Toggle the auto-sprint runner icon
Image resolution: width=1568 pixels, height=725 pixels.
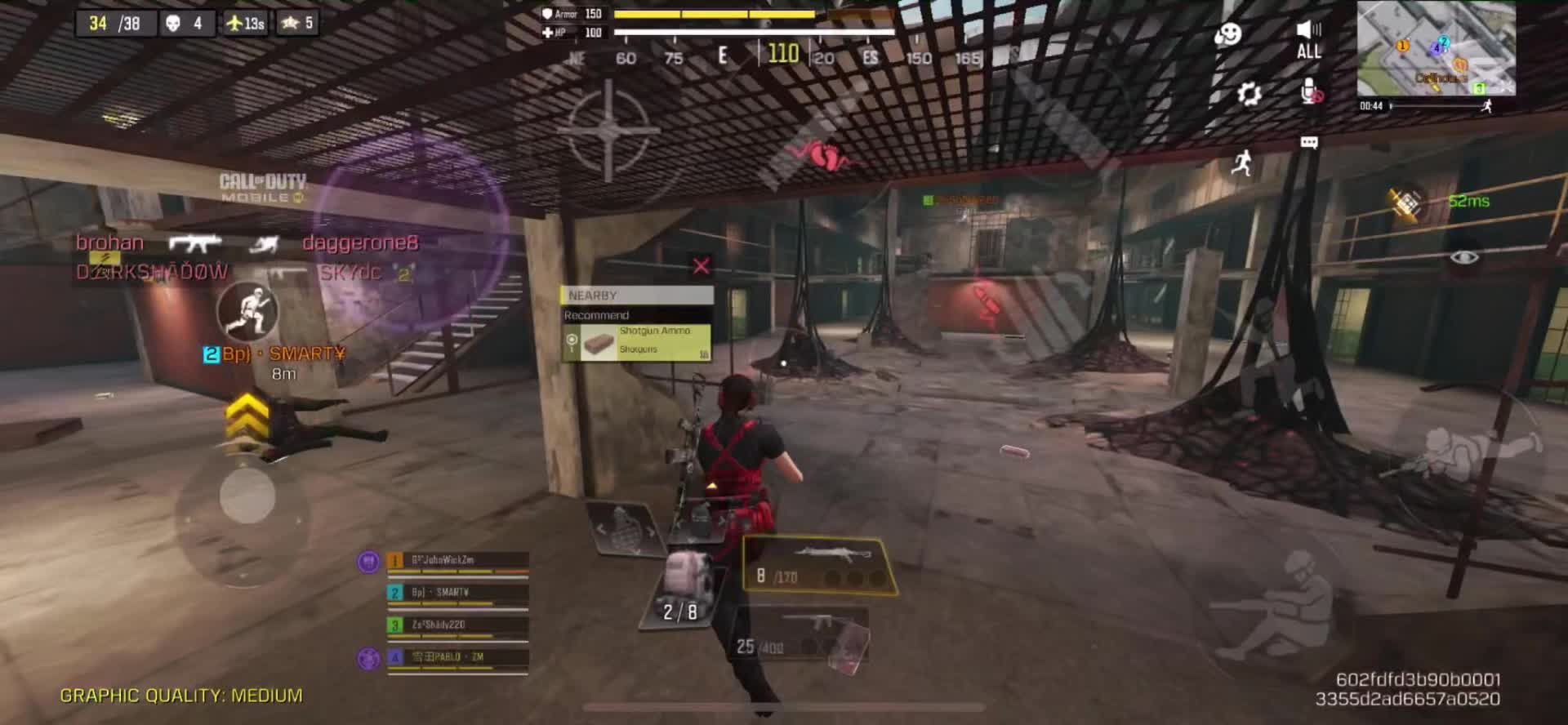(x=1241, y=162)
